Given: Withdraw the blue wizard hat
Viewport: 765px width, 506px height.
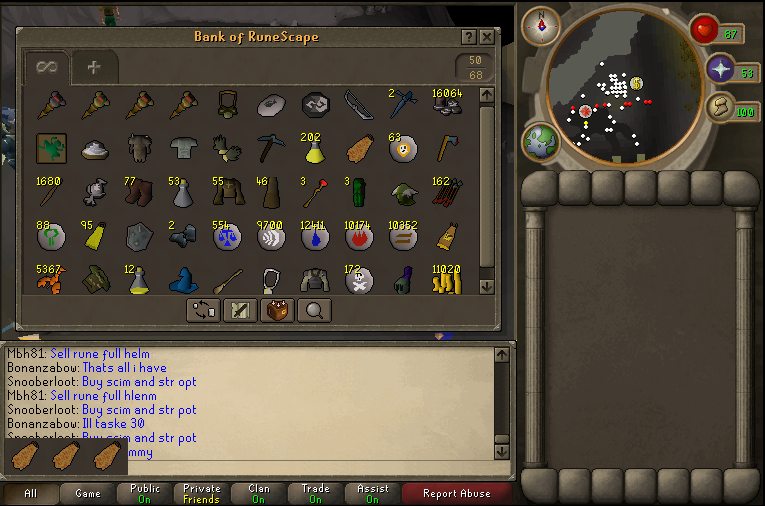Looking at the screenshot, I should coord(184,281).
